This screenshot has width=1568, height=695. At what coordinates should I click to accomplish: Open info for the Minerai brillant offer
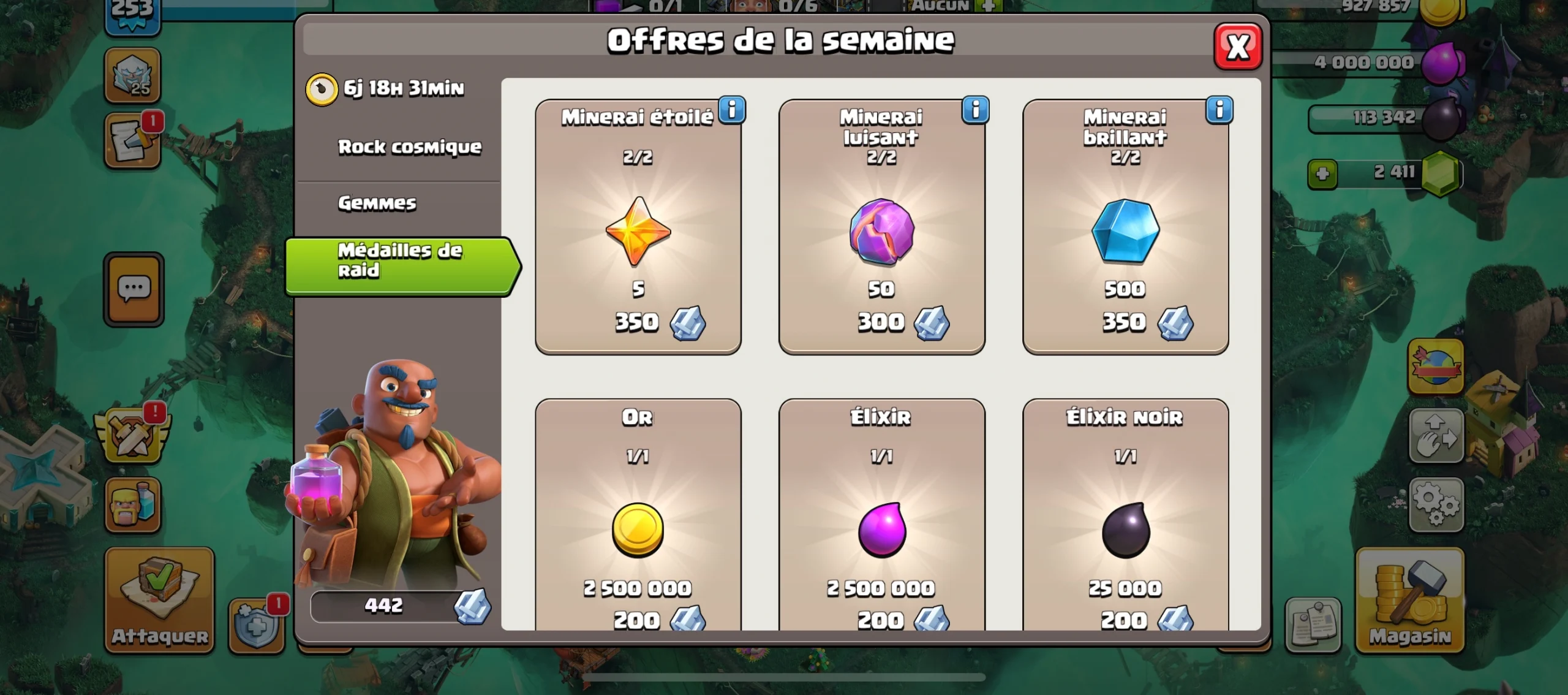(x=1220, y=110)
